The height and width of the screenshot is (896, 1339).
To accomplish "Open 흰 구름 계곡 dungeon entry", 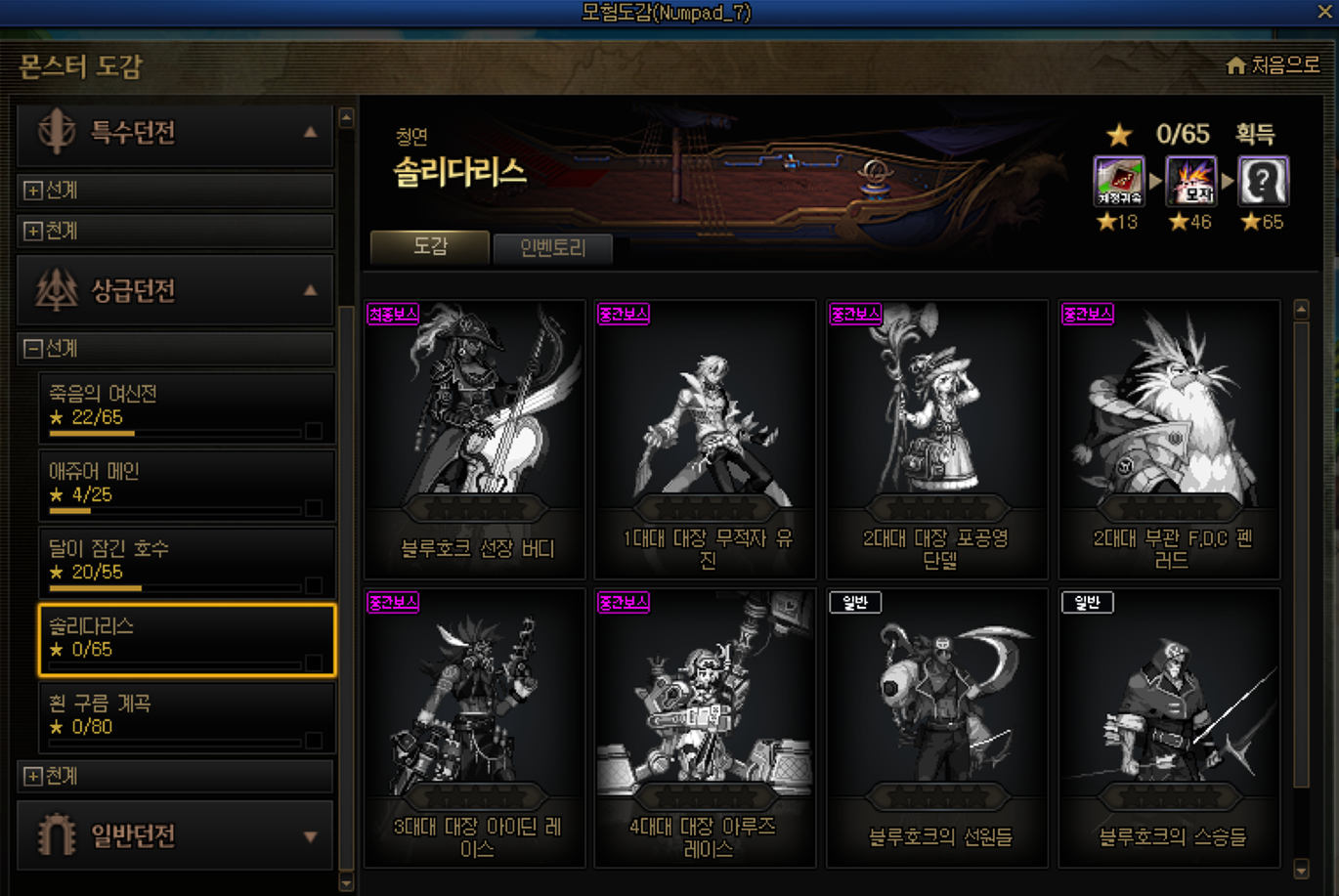I will click(x=186, y=716).
